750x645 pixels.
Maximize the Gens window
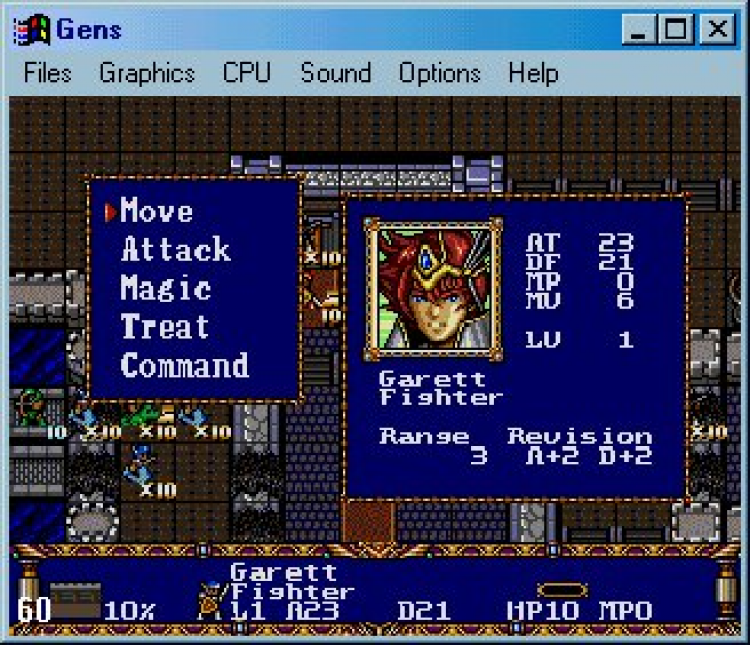tap(677, 29)
